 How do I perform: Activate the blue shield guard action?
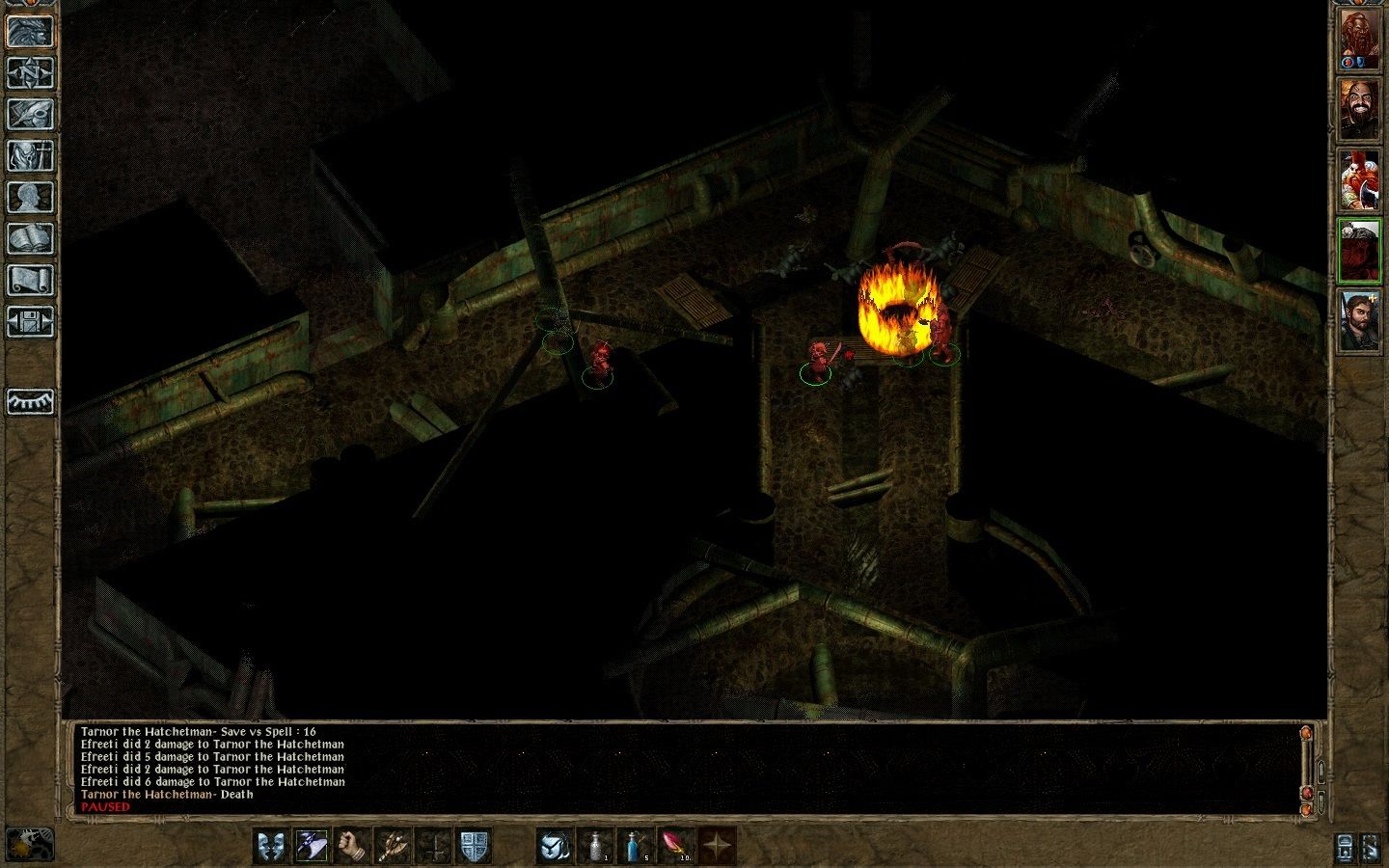click(x=474, y=846)
